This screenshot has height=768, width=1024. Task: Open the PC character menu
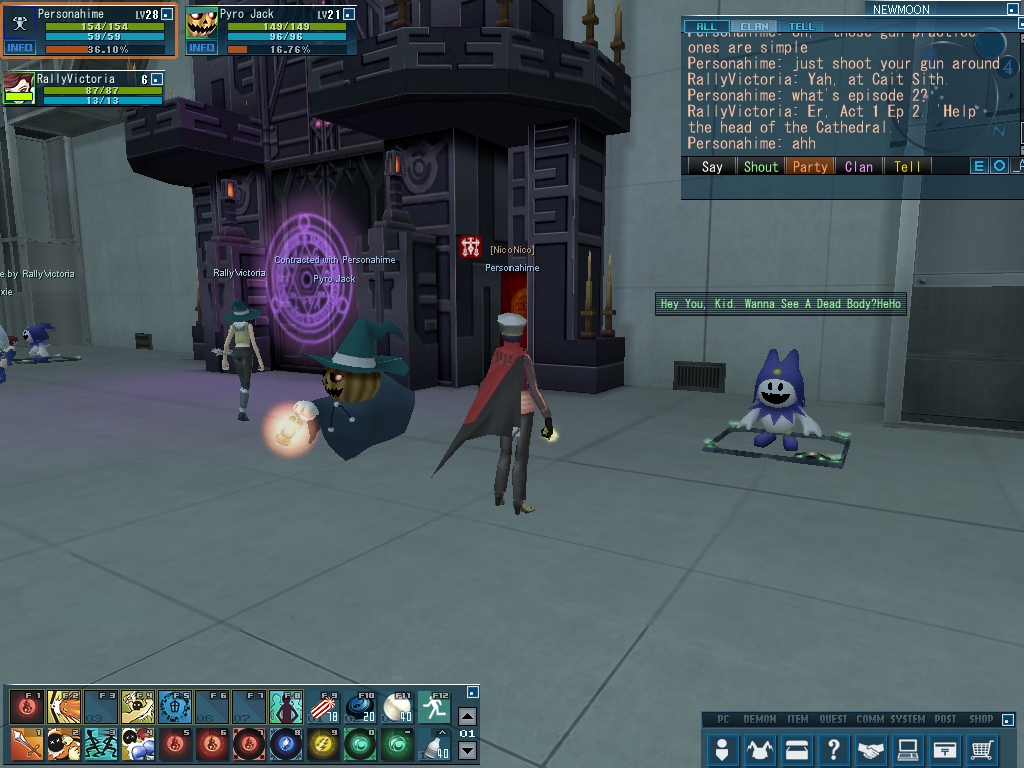point(721,748)
